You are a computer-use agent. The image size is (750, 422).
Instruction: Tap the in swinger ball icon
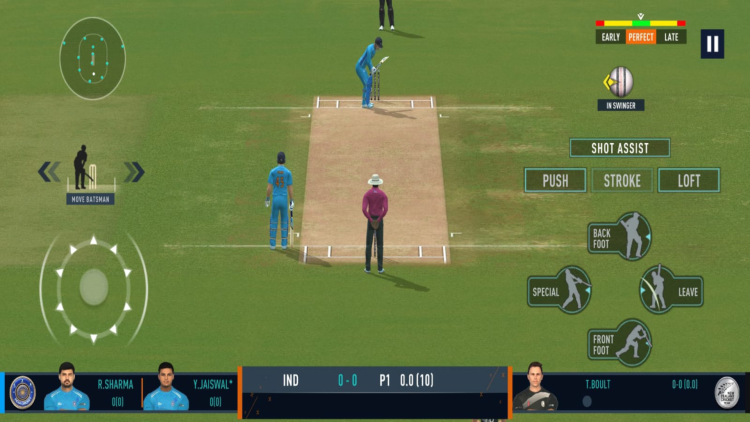pos(621,81)
